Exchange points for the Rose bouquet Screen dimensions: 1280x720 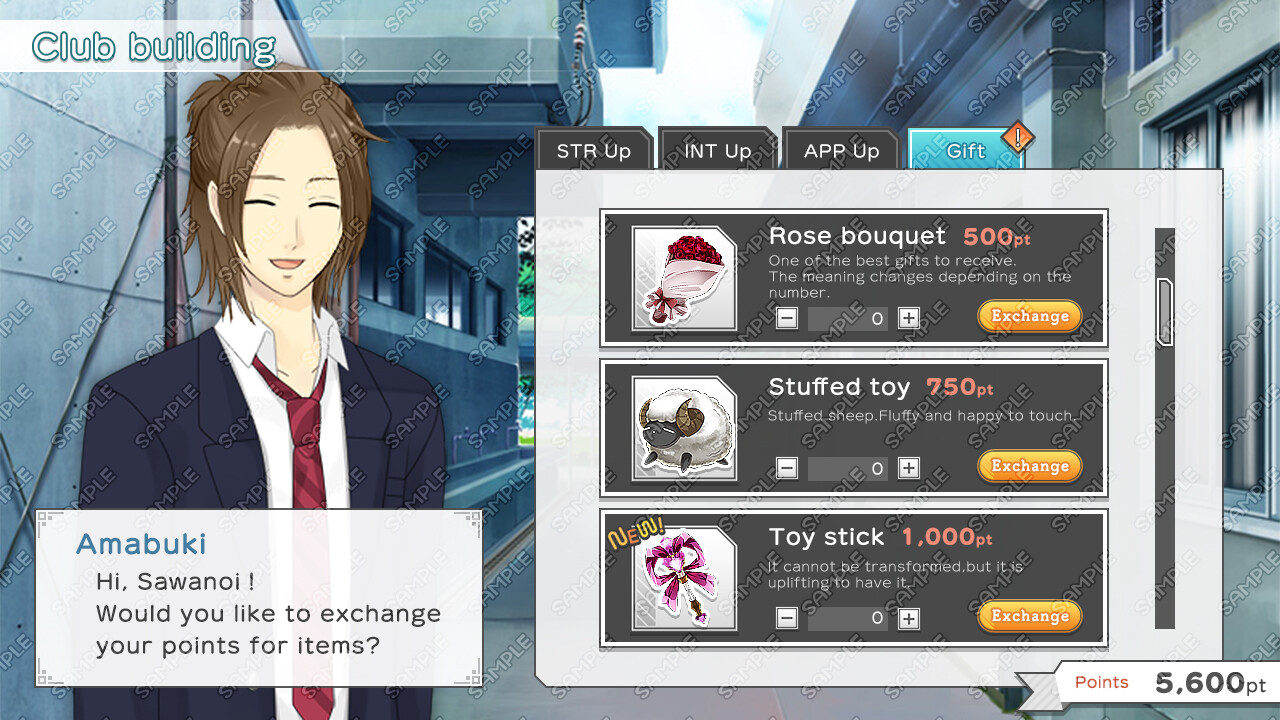click(x=1029, y=316)
